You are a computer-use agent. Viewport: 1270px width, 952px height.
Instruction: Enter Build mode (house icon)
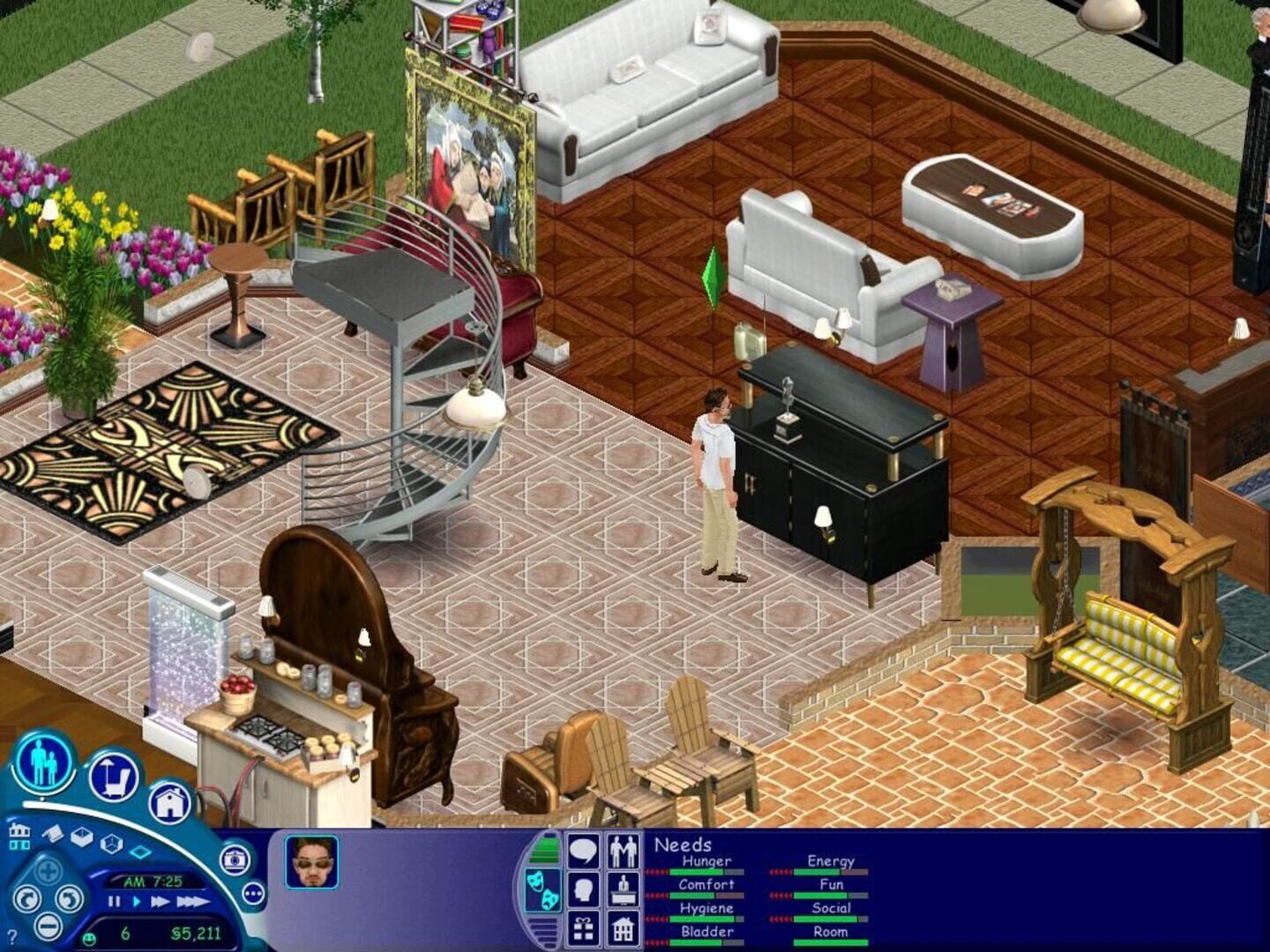[170, 802]
